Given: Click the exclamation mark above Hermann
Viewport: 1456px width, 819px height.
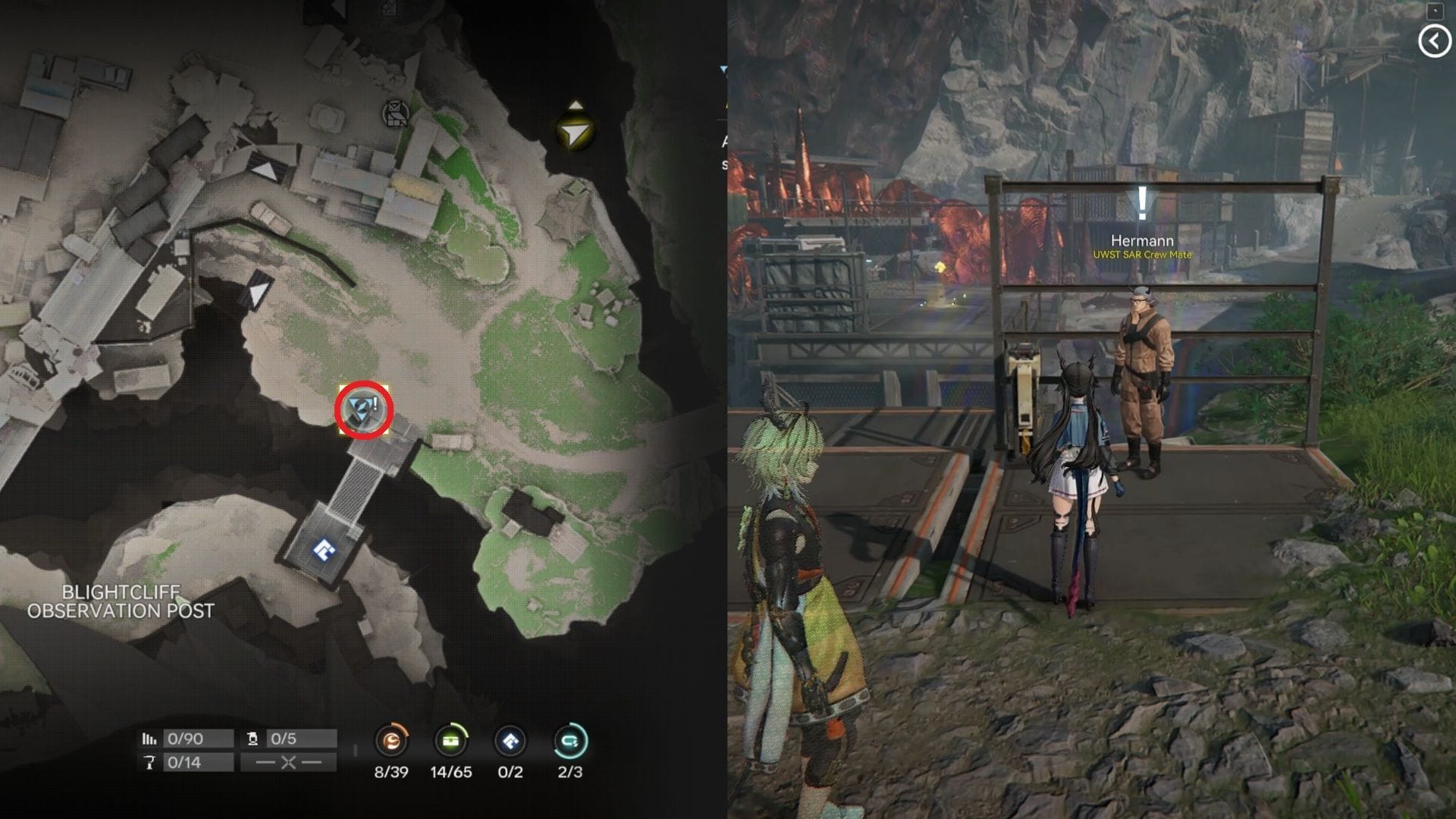Looking at the screenshot, I should click(1142, 203).
